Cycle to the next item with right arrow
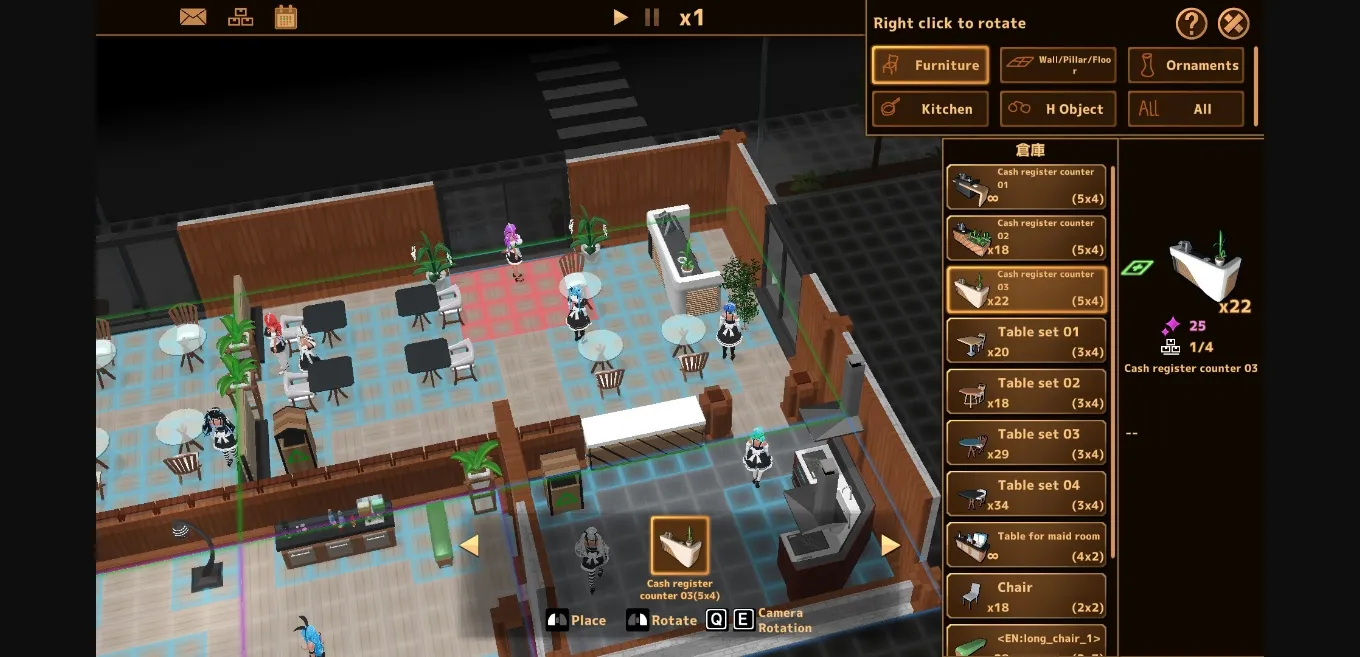Screen dimensions: 1360x657 890,545
